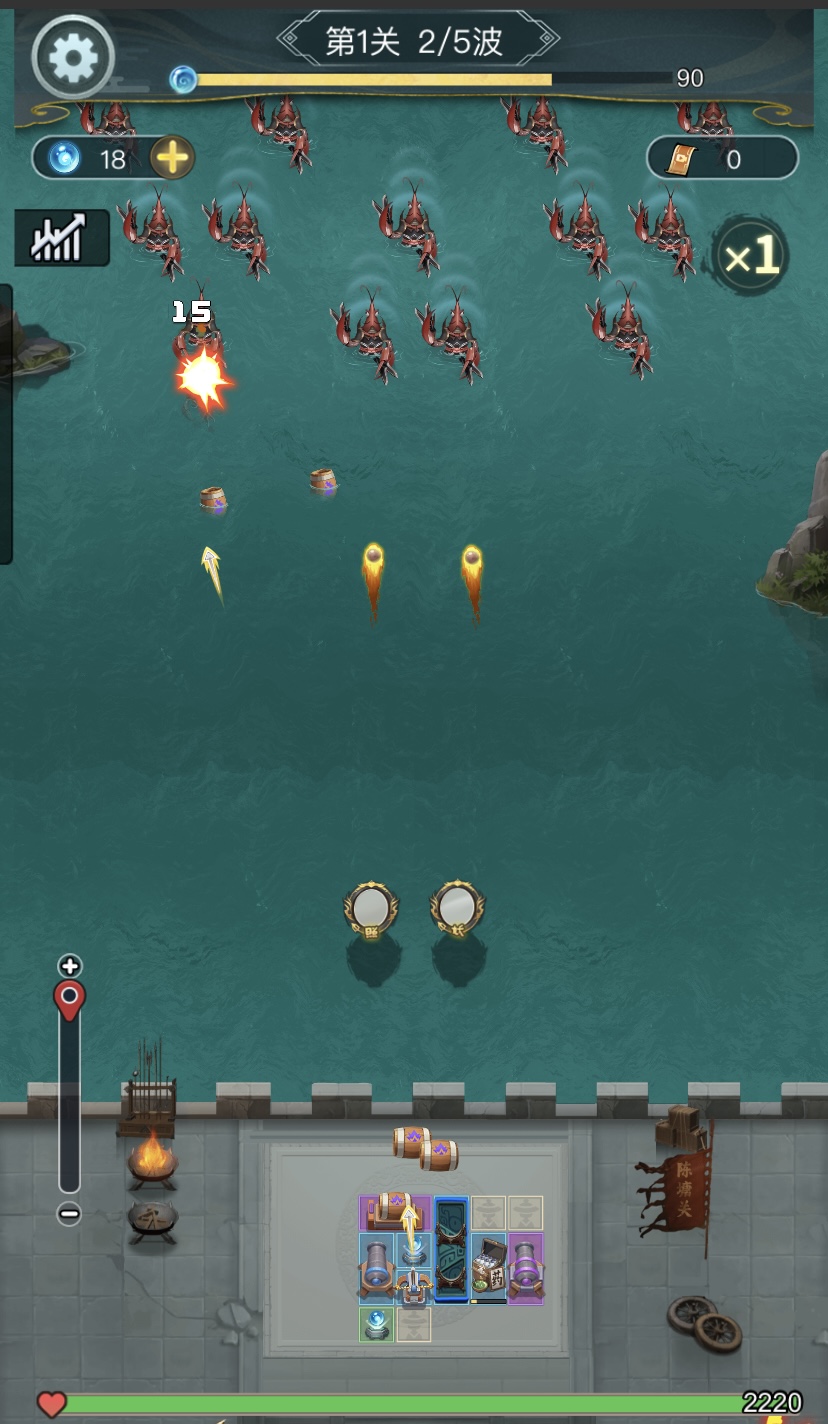Viewport: 828px width, 1424px height.
Task: Click the red pin zoom slider handle
Action: coord(69,1000)
